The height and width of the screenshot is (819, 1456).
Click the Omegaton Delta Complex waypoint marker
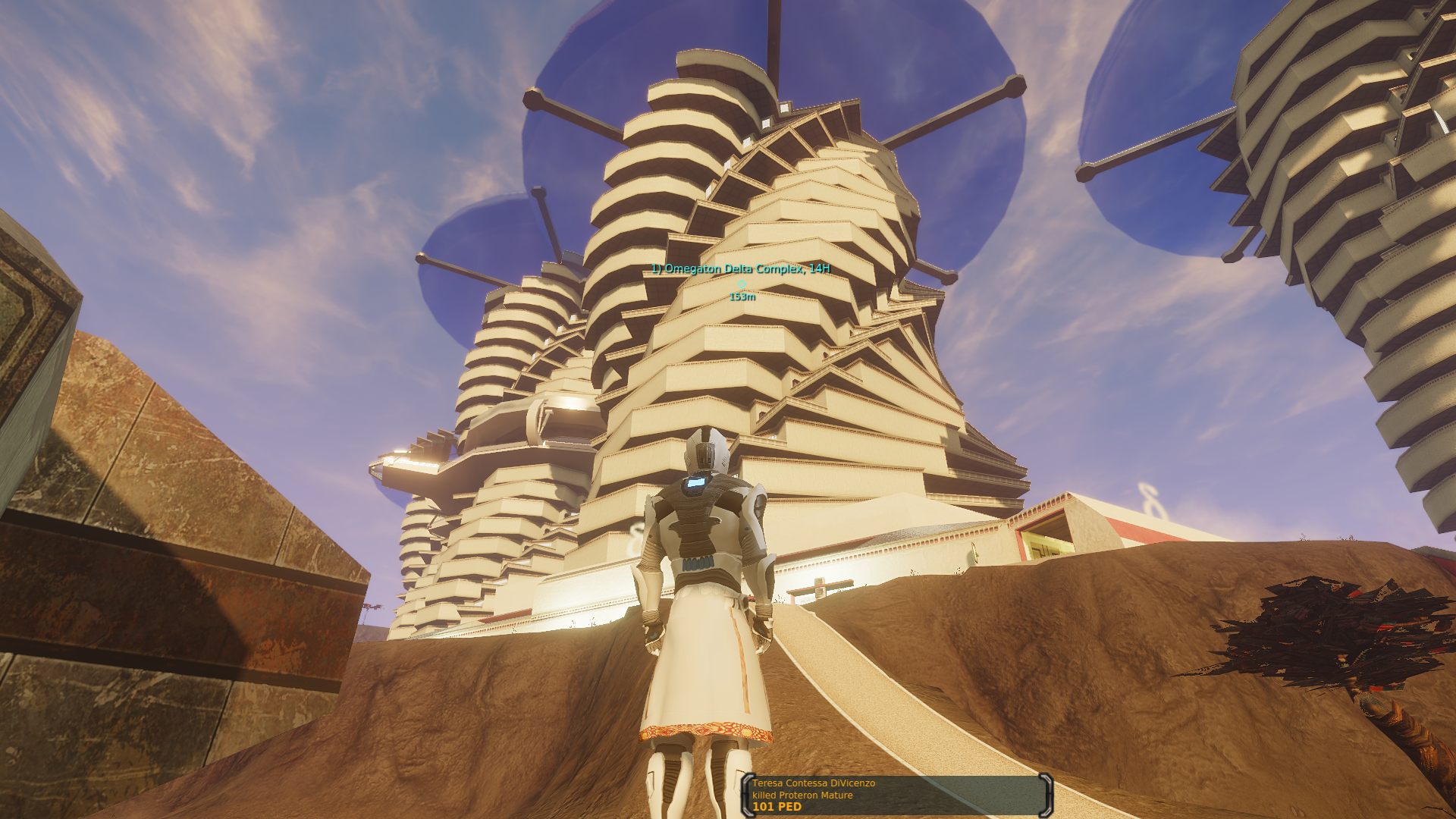click(741, 284)
